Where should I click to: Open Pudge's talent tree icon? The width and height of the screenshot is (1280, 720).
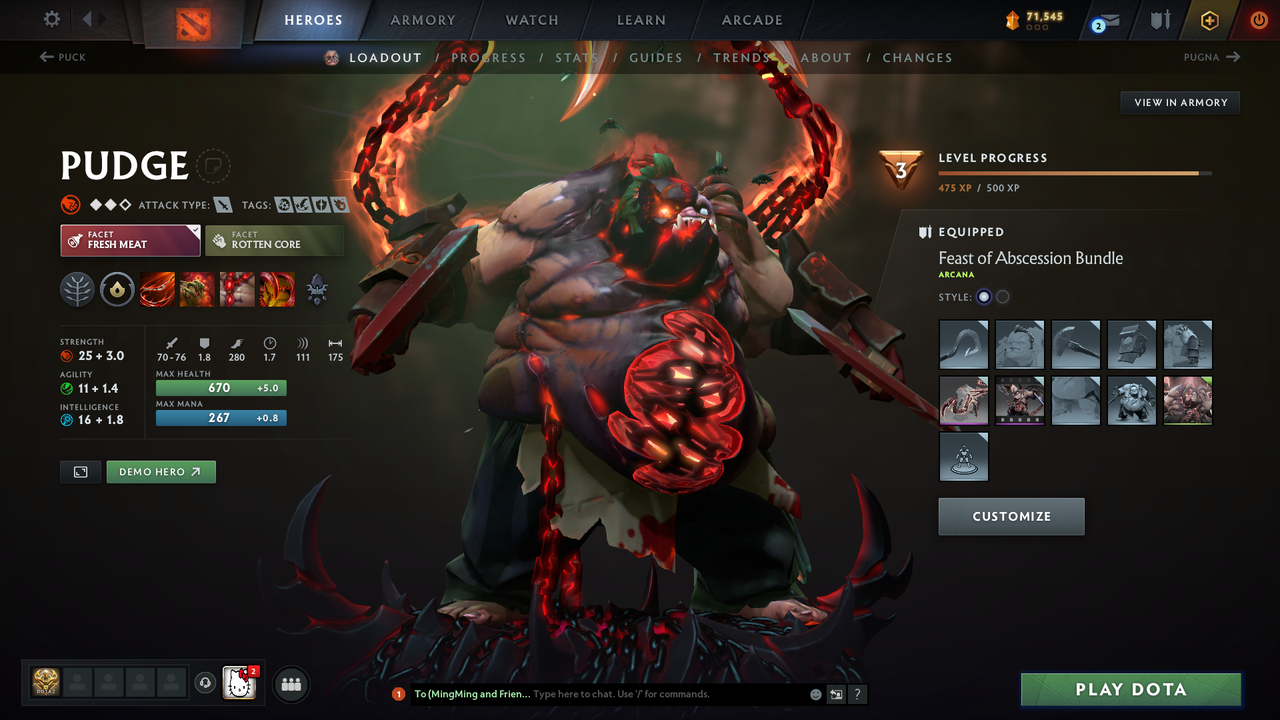point(77,290)
